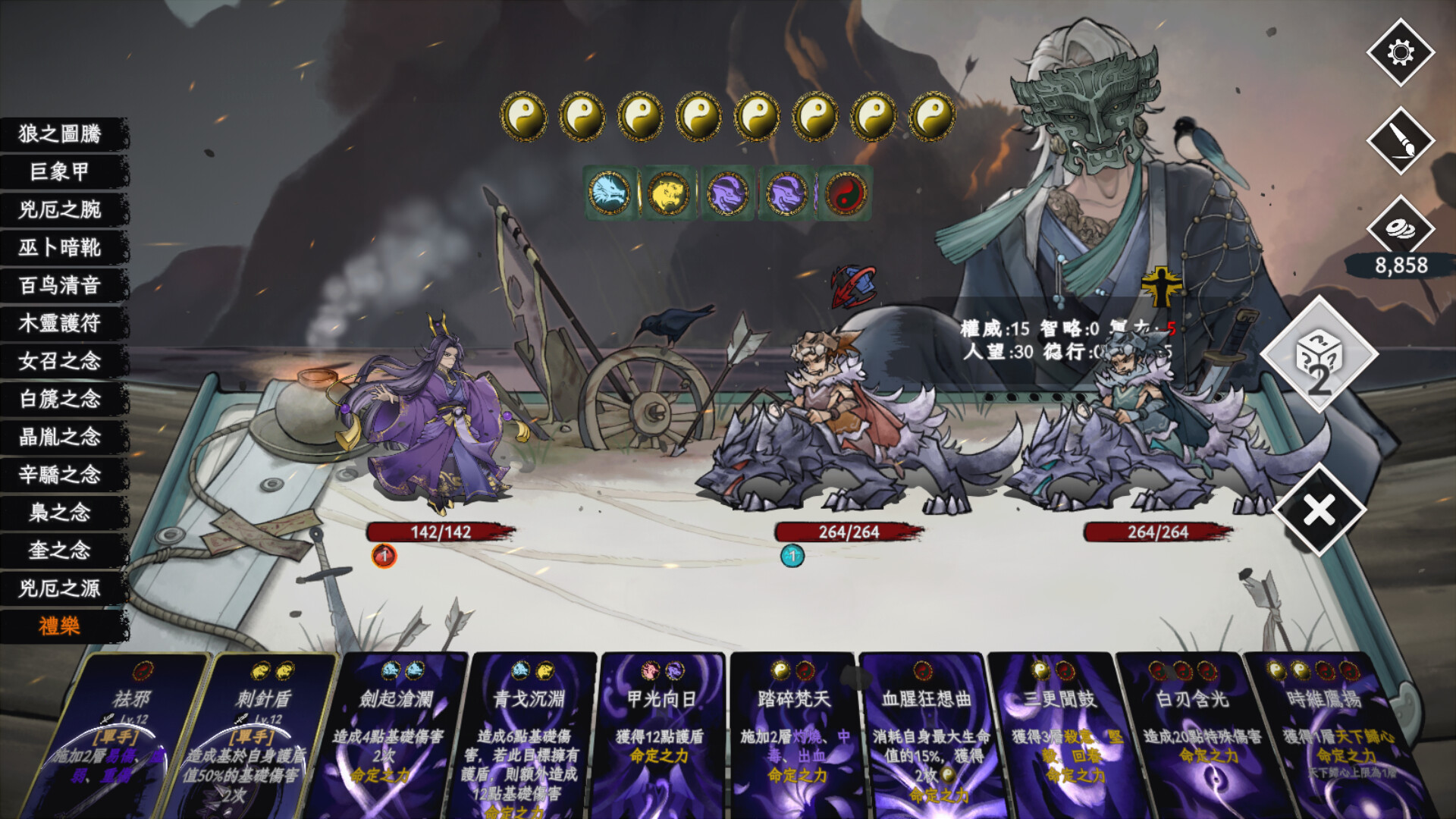Open the coin currency icon
The height and width of the screenshot is (819, 1456).
tap(1400, 228)
